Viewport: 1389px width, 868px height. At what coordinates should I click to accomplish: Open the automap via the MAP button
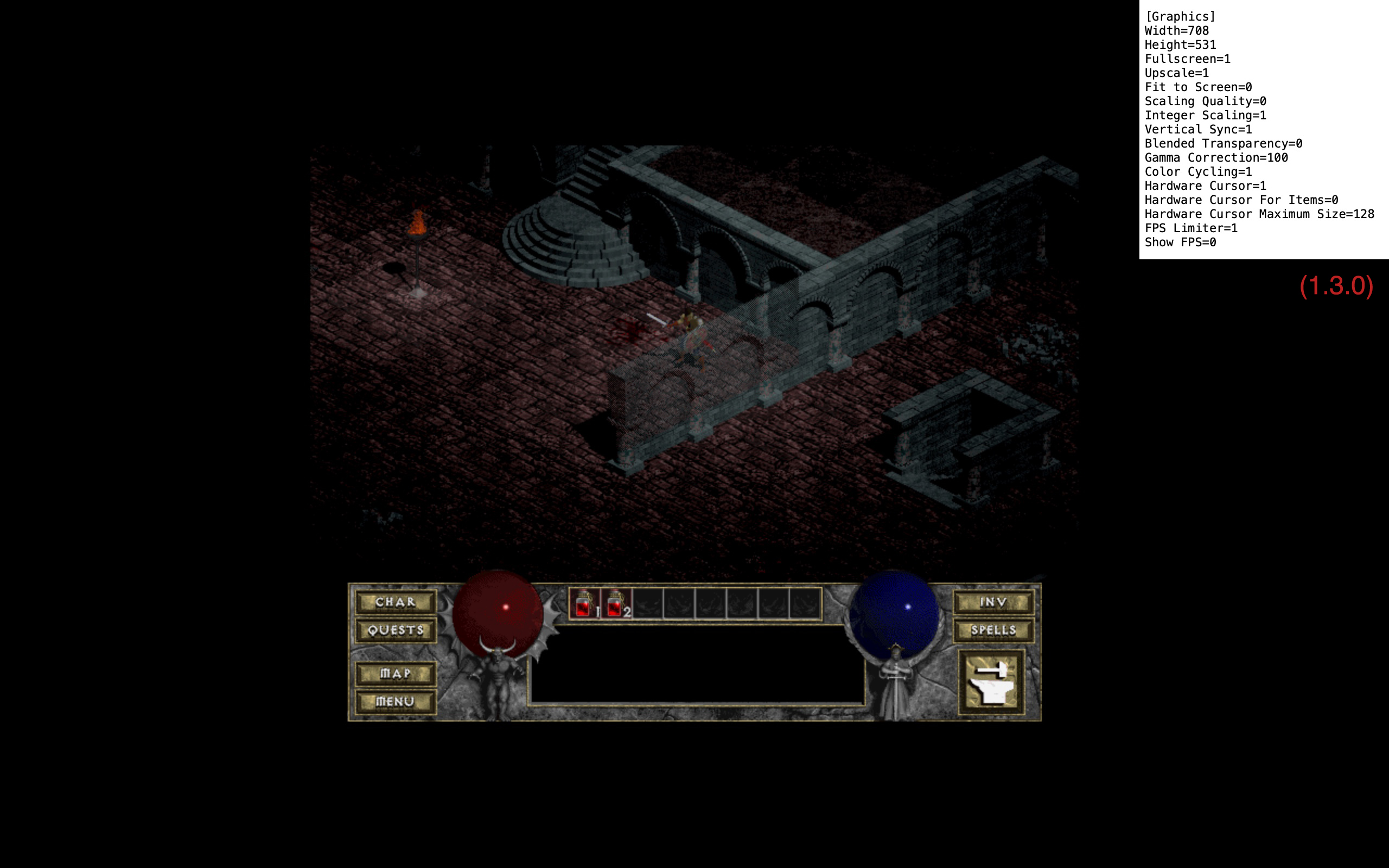pos(395,673)
